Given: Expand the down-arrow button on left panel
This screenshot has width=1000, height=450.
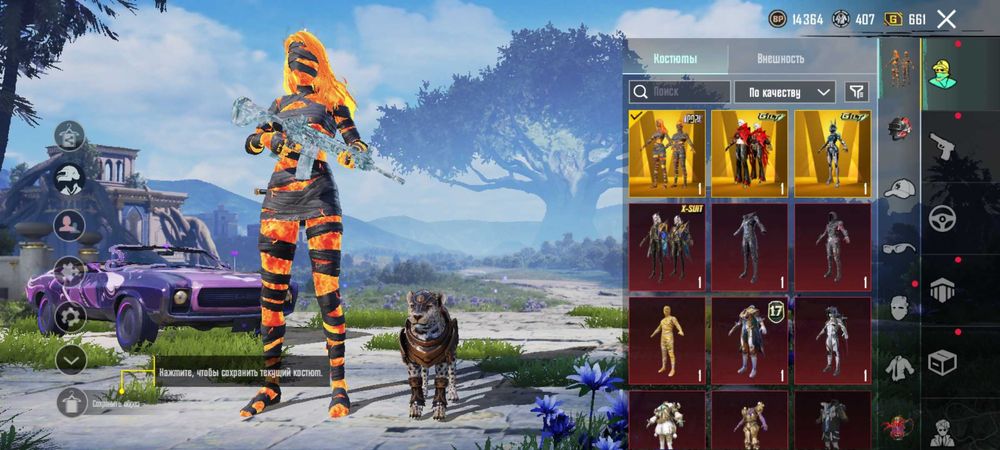Looking at the screenshot, I should tap(70, 359).
